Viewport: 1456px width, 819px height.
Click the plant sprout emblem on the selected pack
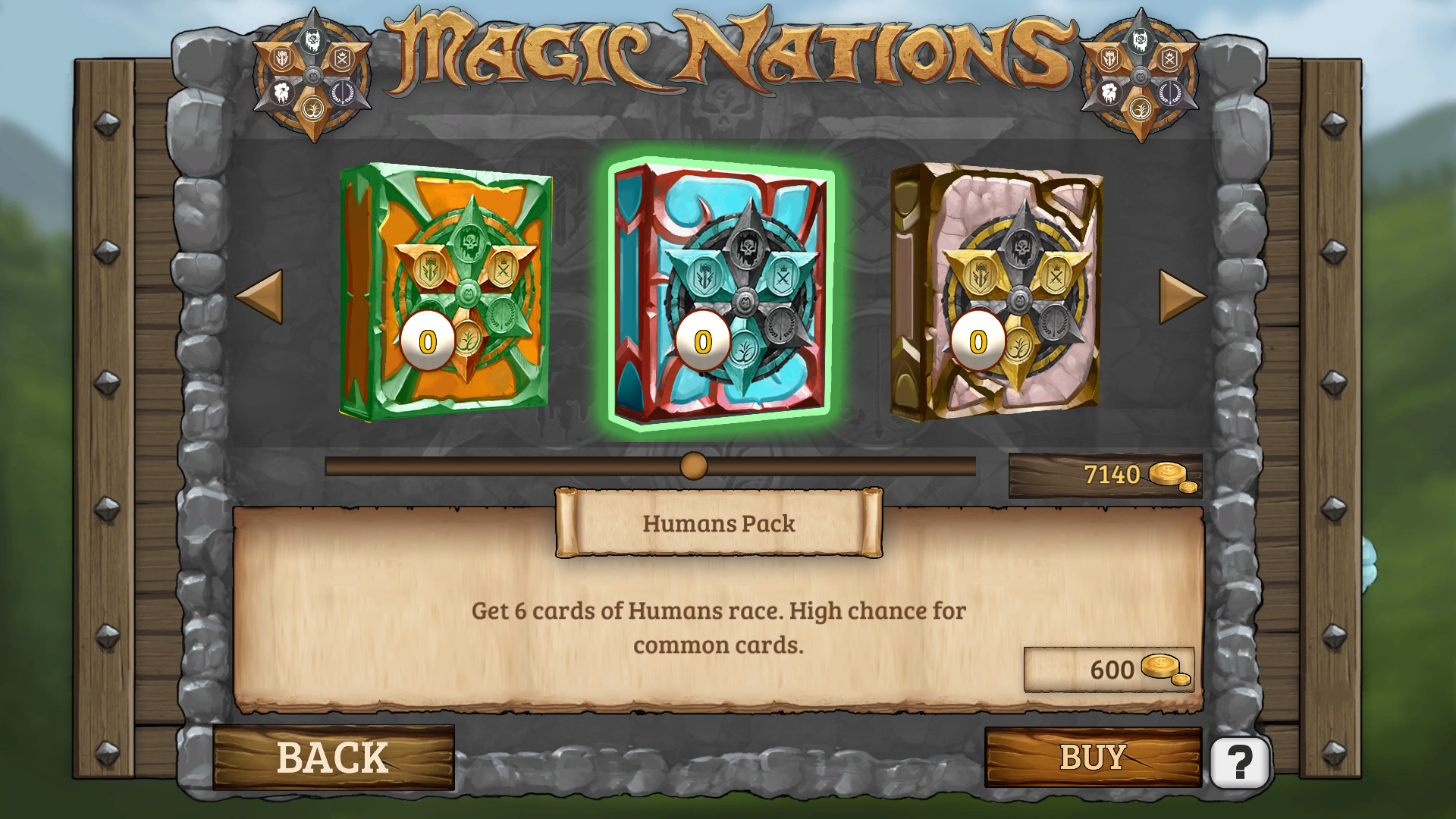743,348
